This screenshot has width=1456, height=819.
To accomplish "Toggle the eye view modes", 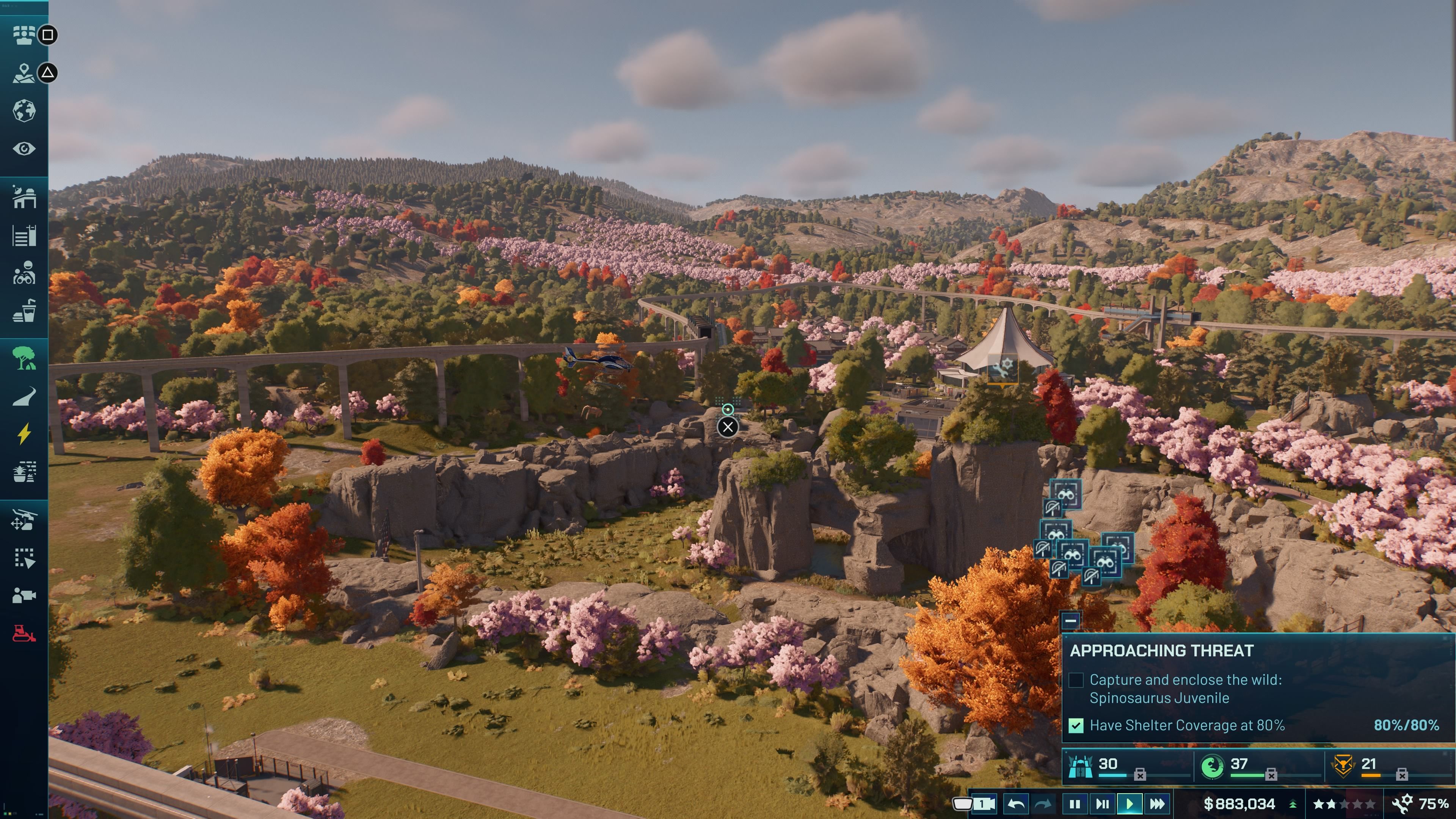I will tap(24, 149).
